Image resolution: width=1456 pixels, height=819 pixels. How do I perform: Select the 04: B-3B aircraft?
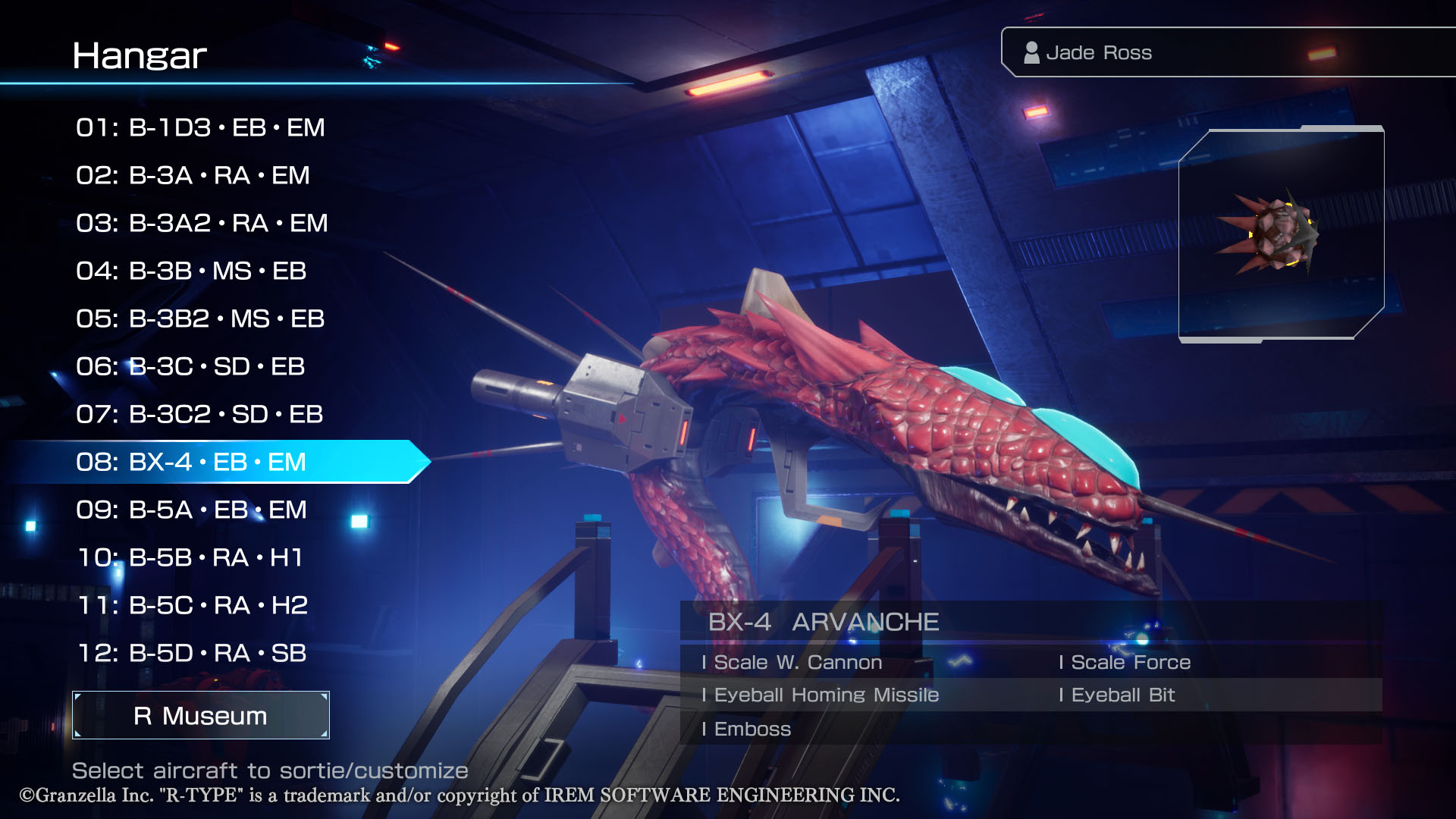[x=191, y=271]
